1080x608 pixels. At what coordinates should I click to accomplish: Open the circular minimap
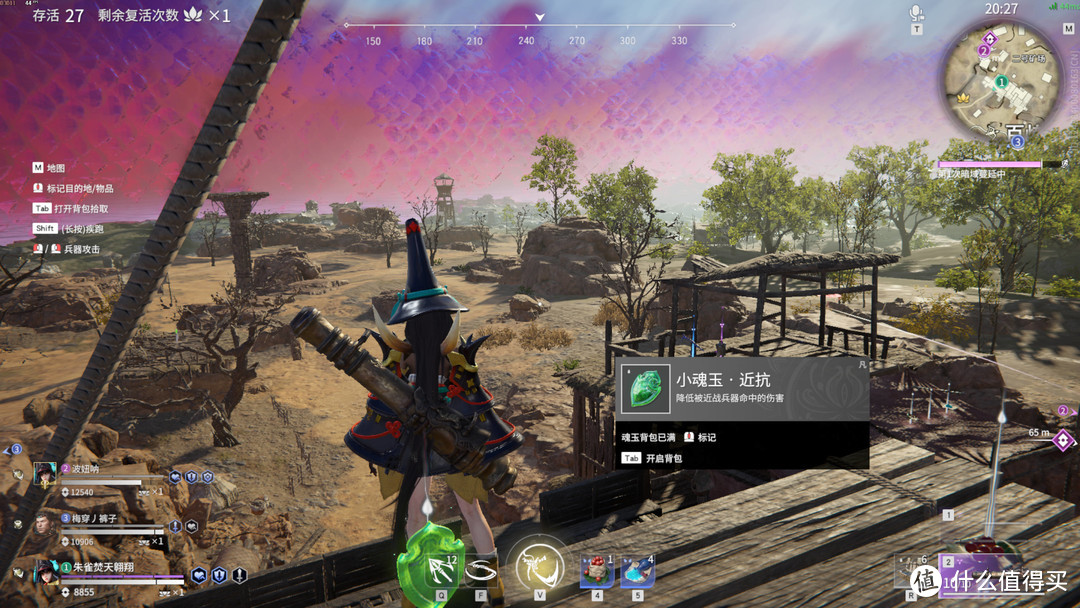(1000, 84)
